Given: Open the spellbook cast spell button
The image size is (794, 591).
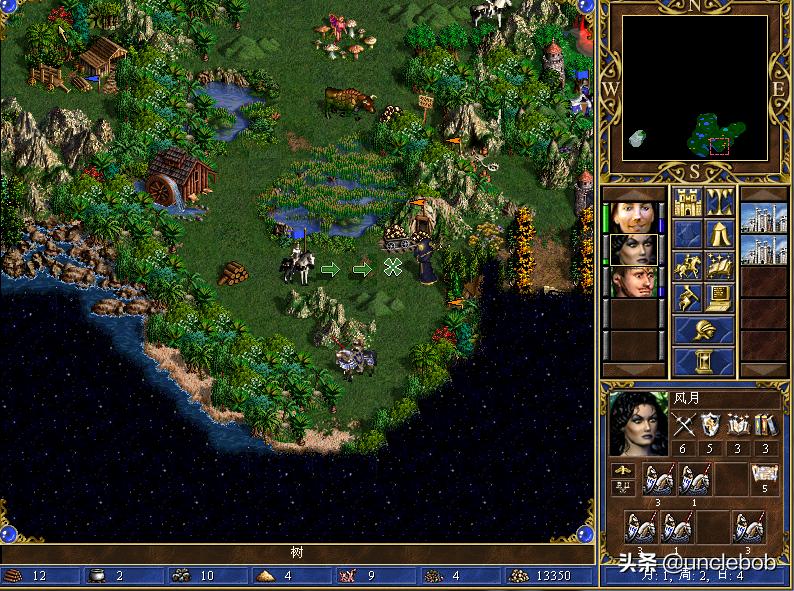Looking at the screenshot, I should 720,266.
